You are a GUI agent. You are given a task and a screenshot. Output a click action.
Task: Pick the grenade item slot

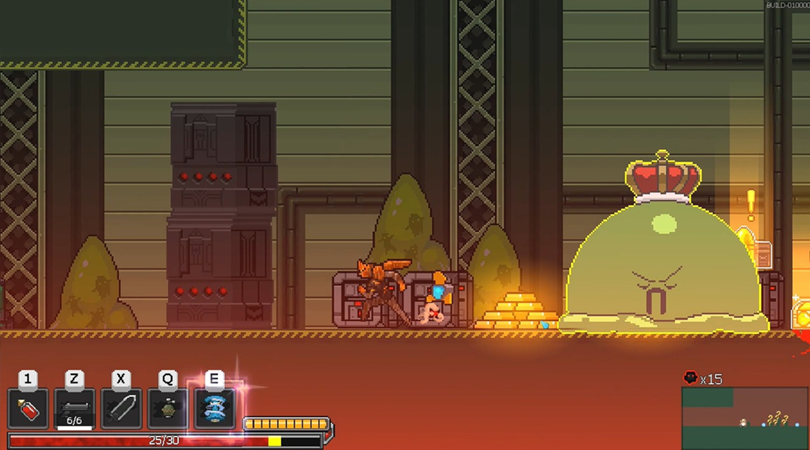coord(167,409)
